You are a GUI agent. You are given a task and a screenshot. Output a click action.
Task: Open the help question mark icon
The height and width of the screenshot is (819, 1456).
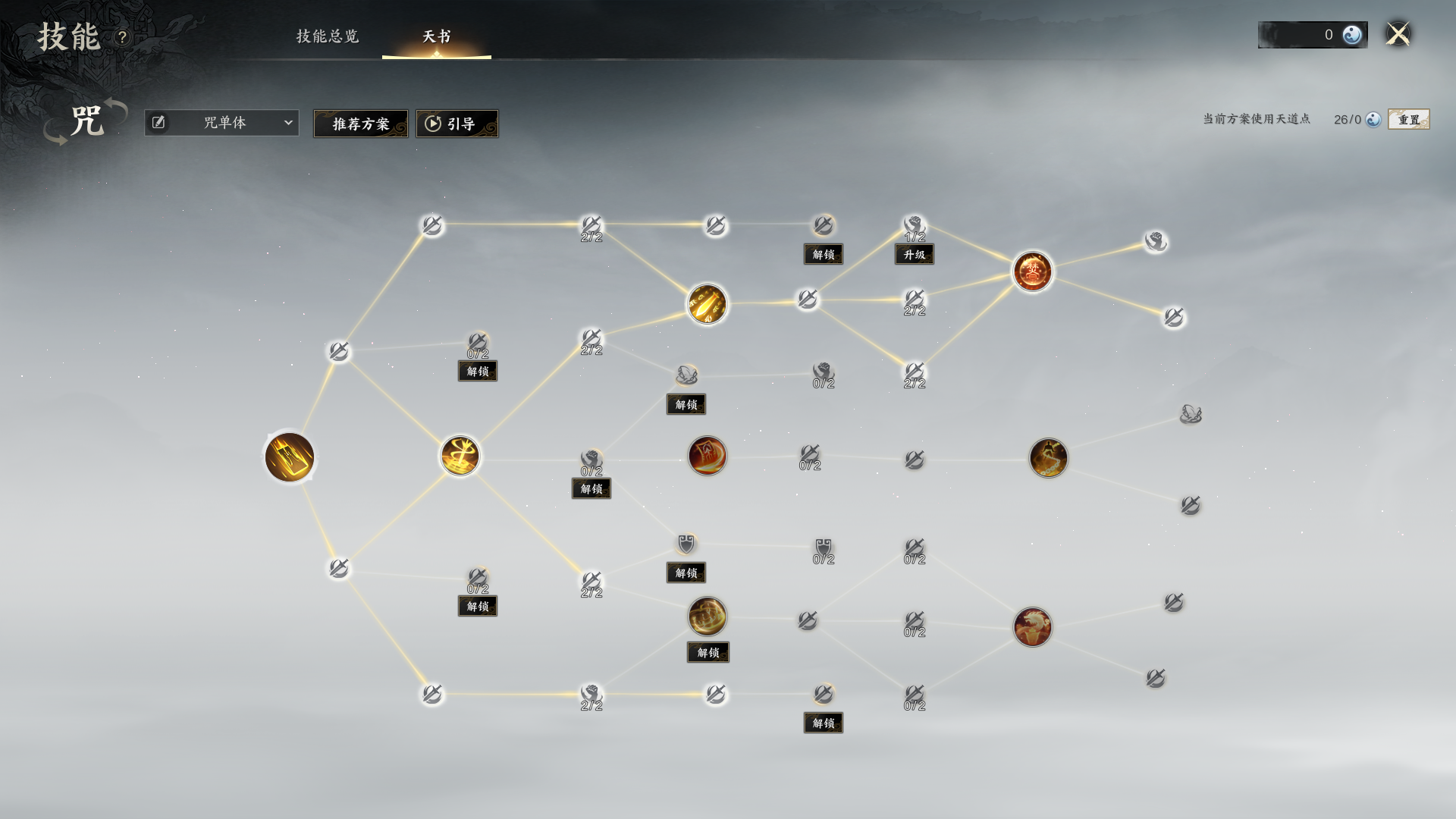pyautogui.click(x=123, y=37)
